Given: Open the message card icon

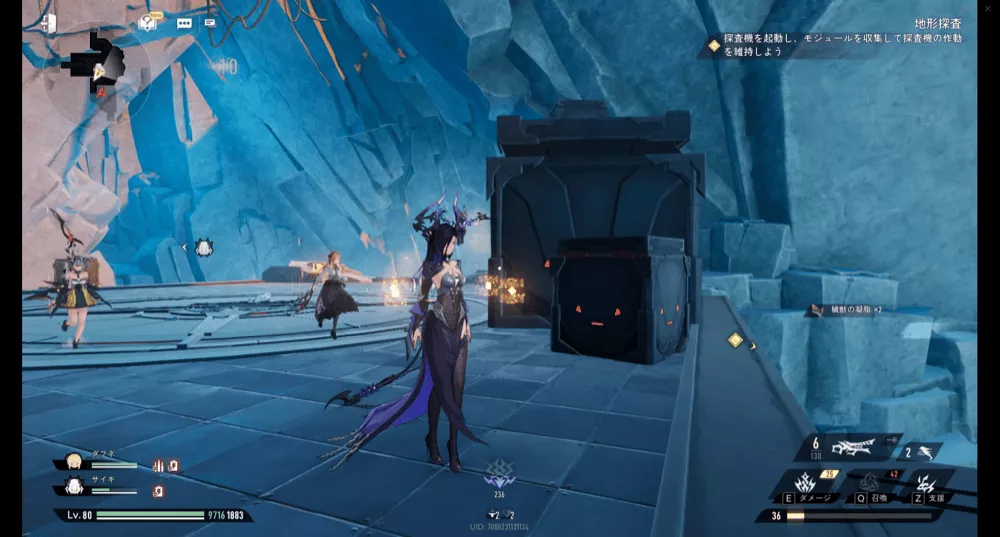Looking at the screenshot, I should pyautogui.click(x=210, y=22).
